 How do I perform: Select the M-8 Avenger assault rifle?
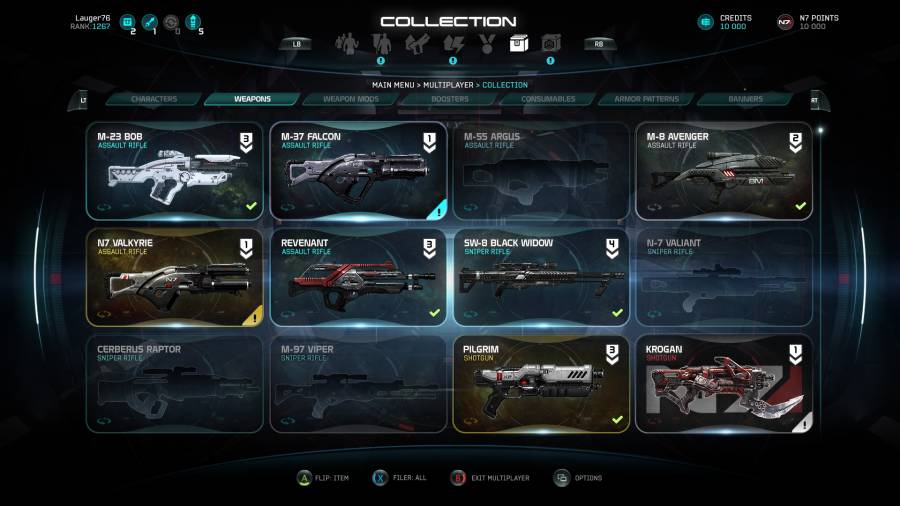click(724, 171)
